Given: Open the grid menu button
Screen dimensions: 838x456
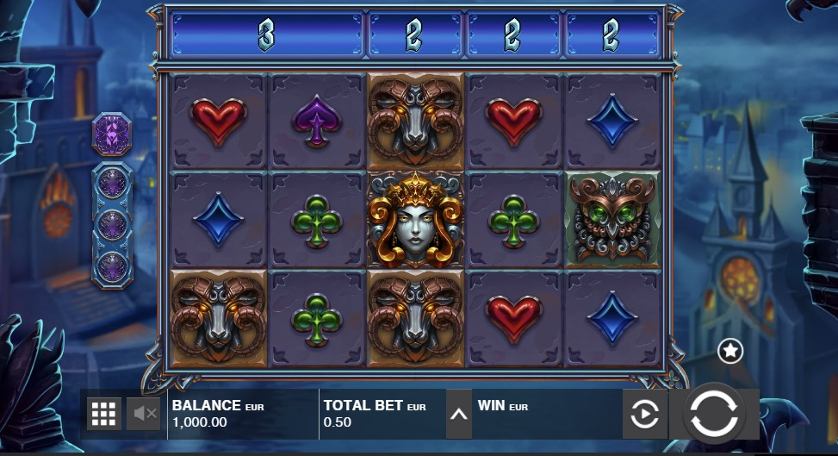Looking at the screenshot, I should pyautogui.click(x=104, y=413).
